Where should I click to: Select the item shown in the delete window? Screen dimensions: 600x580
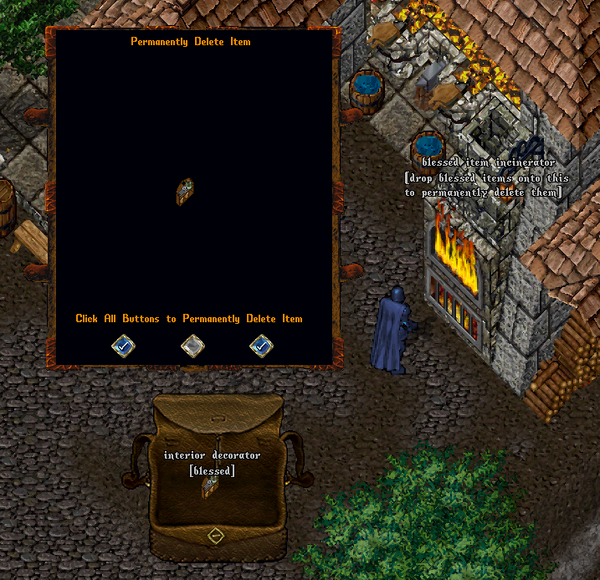pos(185,191)
